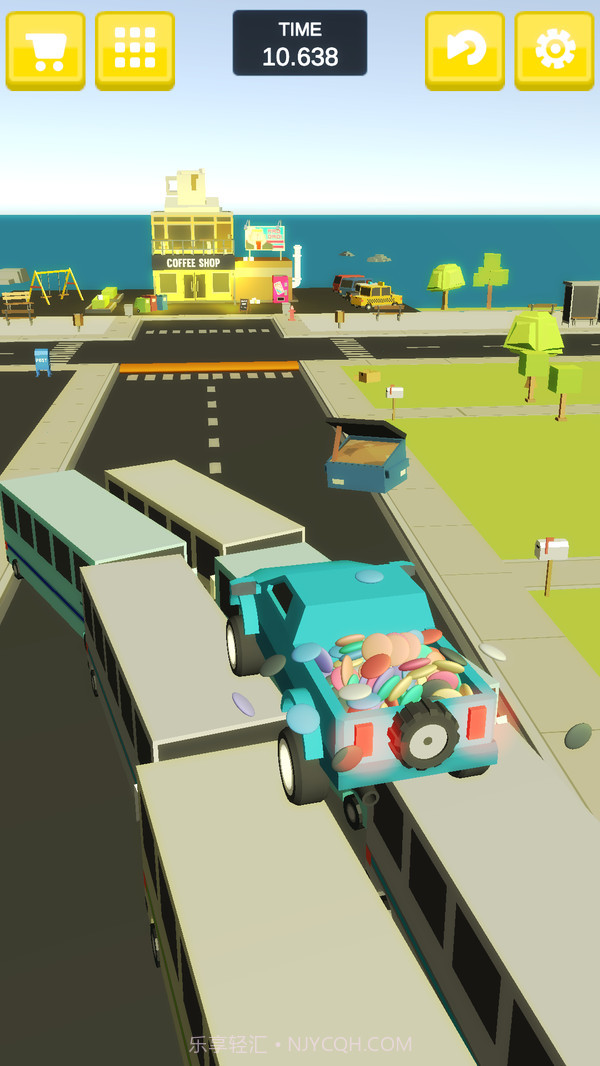Open the level select grid
The image size is (600, 1066).
point(135,49)
